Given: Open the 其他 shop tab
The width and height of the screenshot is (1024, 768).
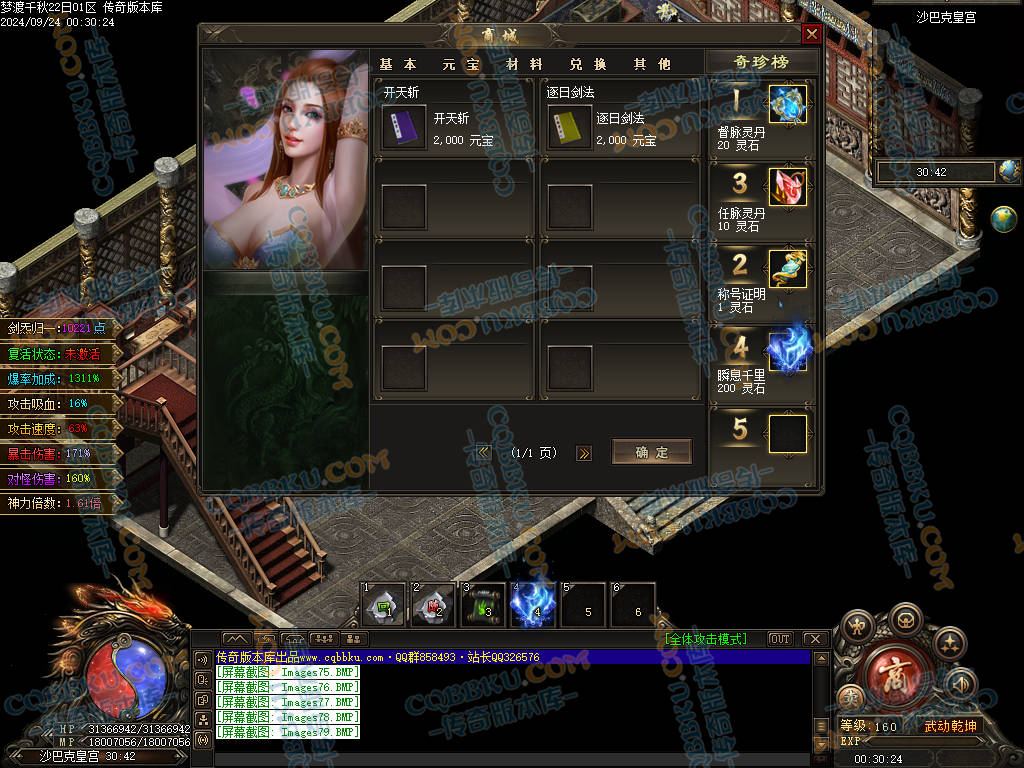Looking at the screenshot, I should tap(652, 64).
